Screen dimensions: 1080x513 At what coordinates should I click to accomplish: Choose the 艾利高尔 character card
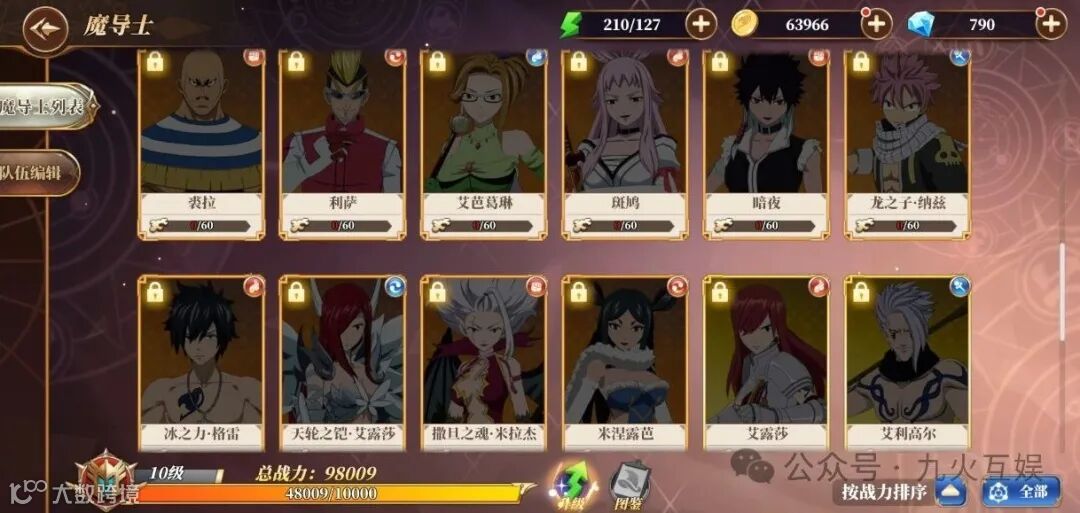click(907, 365)
